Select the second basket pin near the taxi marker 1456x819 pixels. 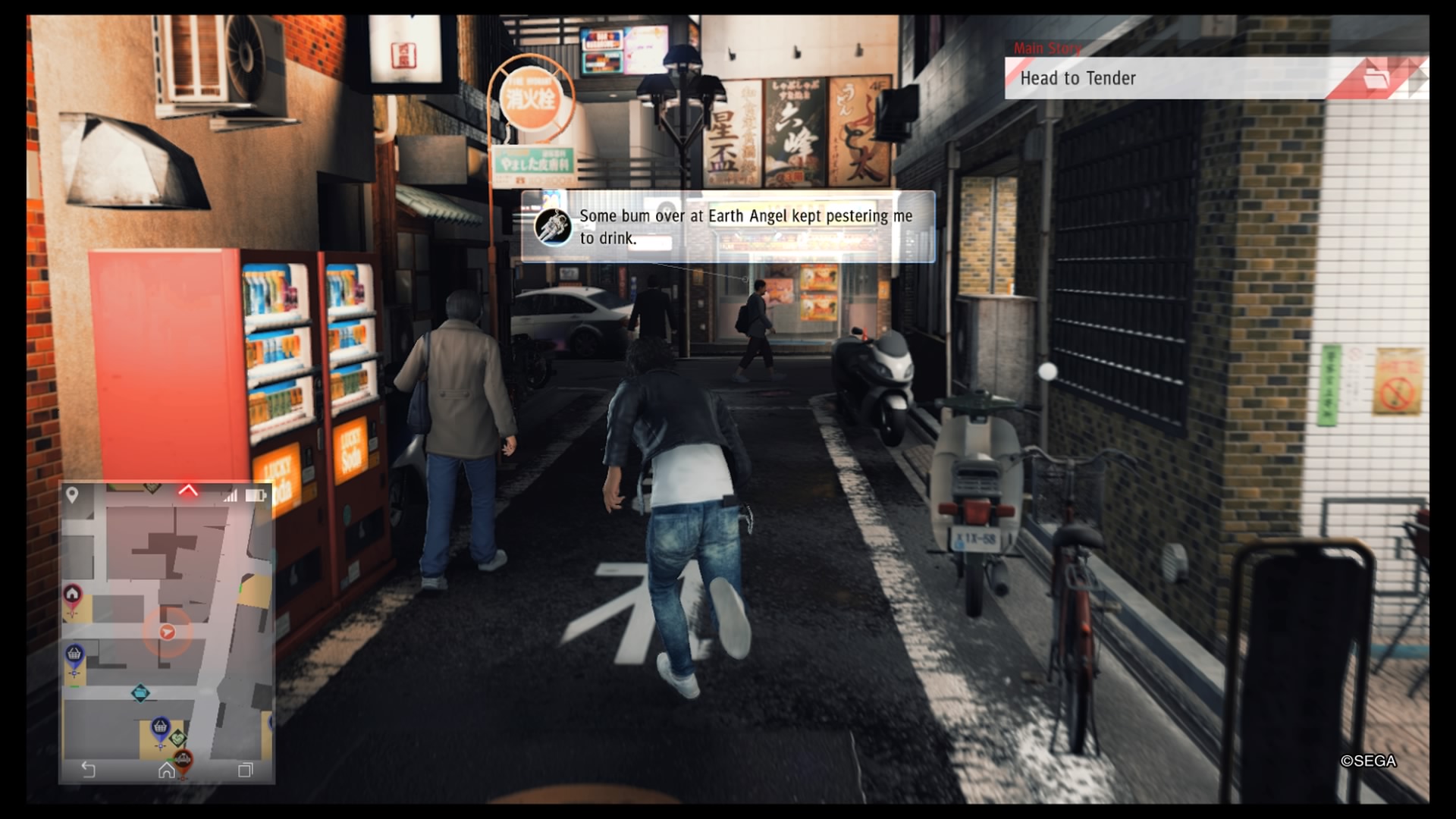pos(159,727)
